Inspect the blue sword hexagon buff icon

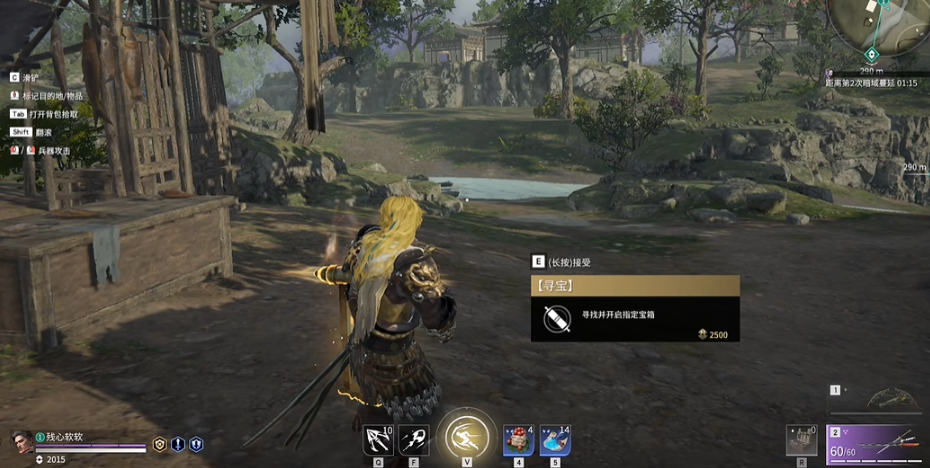click(x=178, y=445)
